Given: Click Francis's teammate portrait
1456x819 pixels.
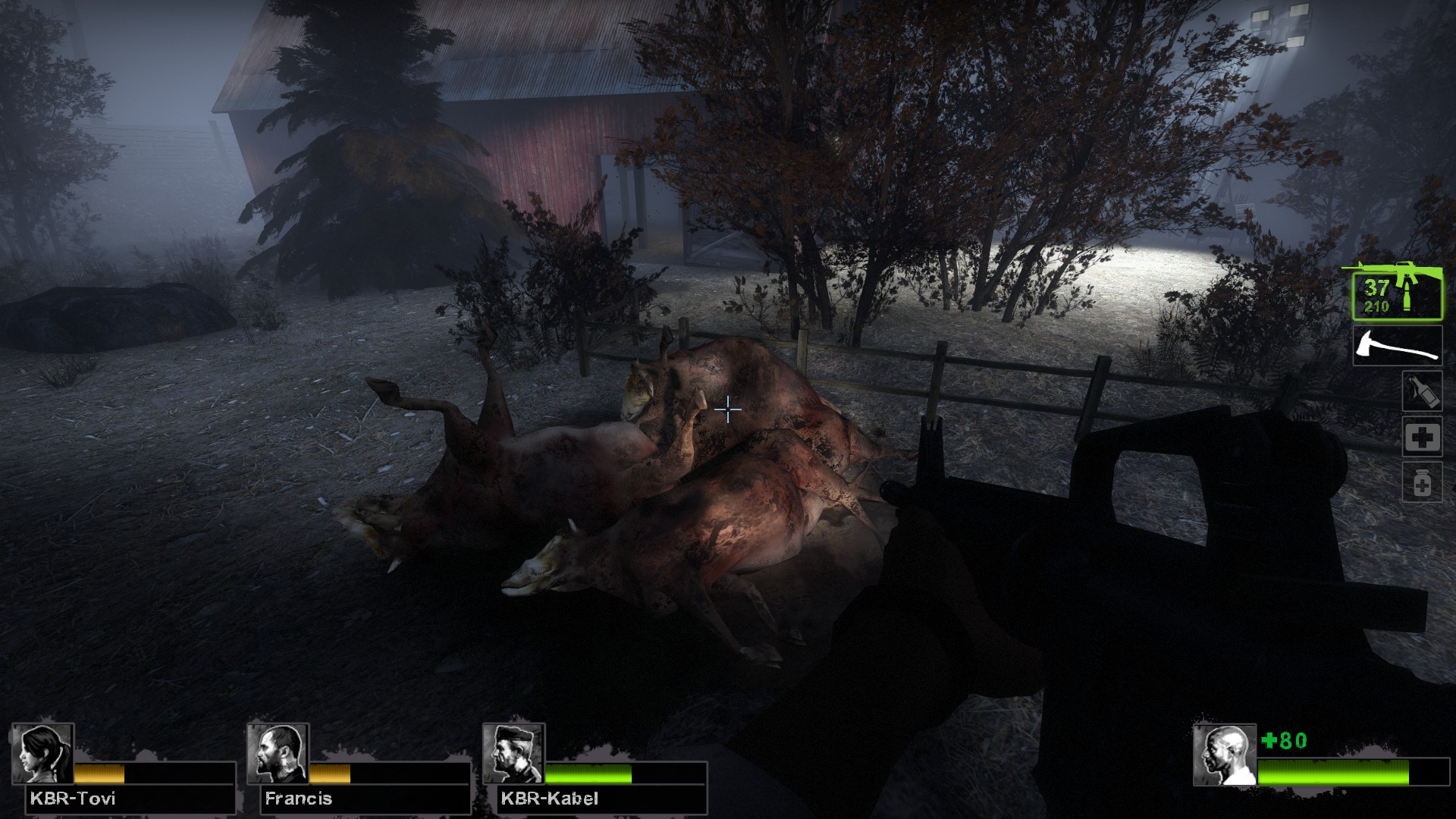Looking at the screenshot, I should pos(278,754).
